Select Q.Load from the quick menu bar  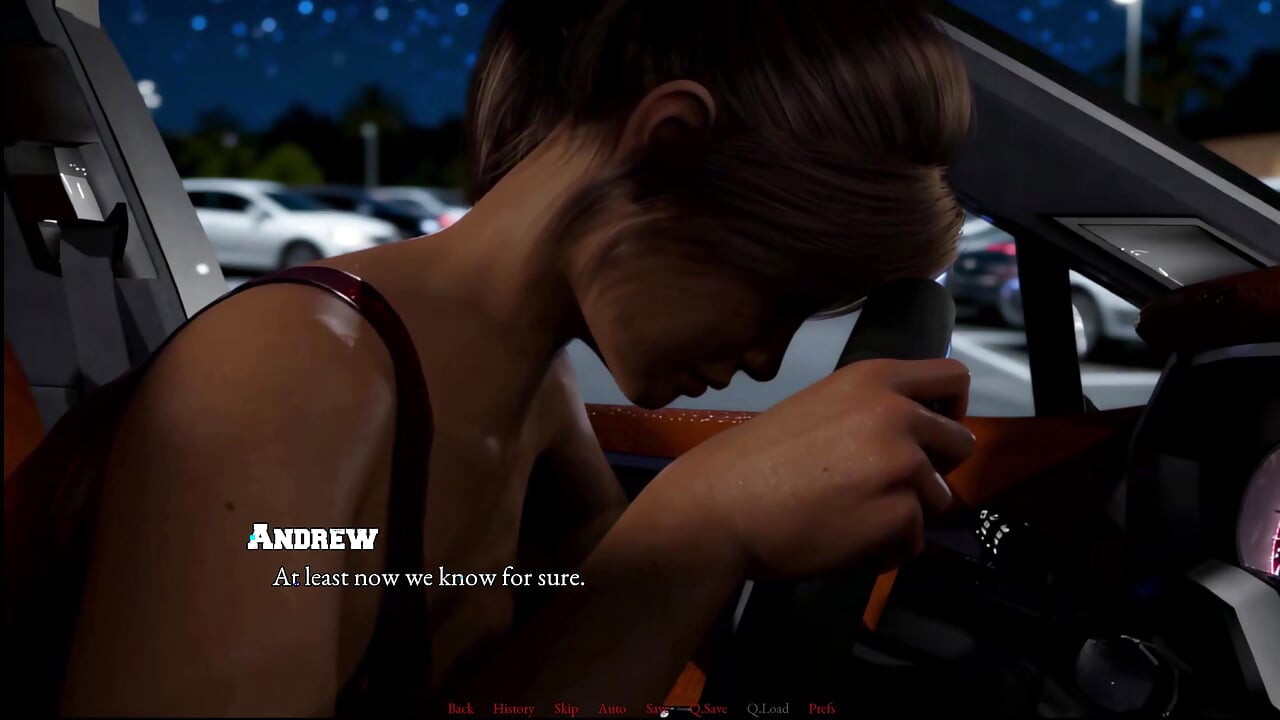(x=767, y=708)
